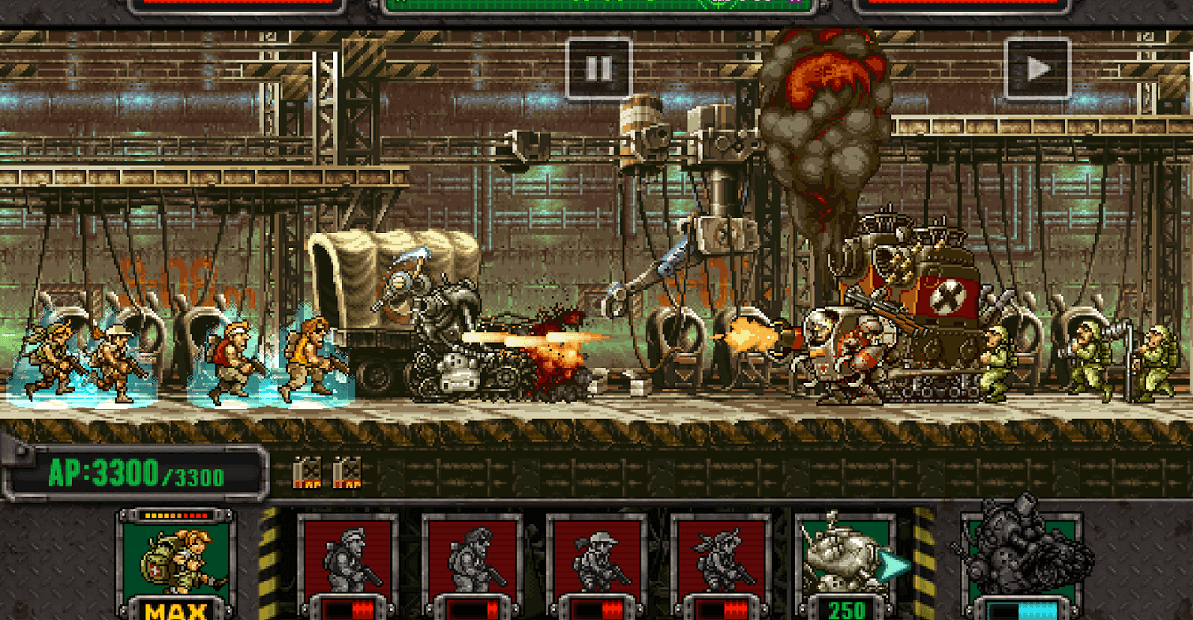Toggle fast-forward with the play arrow button
The image size is (1193, 620).
pyautogui.click(x=1038, y=68)
